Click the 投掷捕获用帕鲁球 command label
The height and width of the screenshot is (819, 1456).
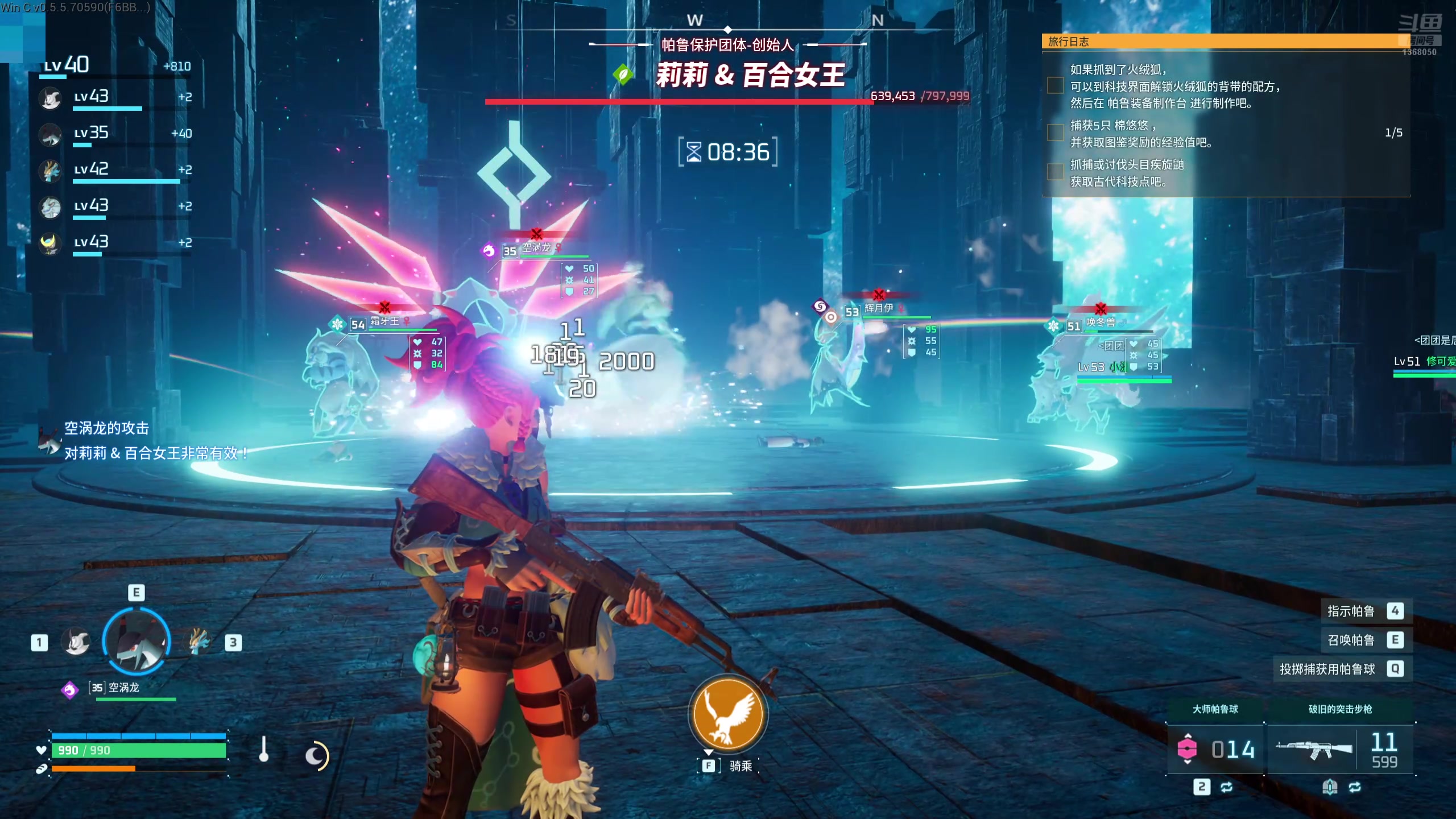click(1327, 669)
